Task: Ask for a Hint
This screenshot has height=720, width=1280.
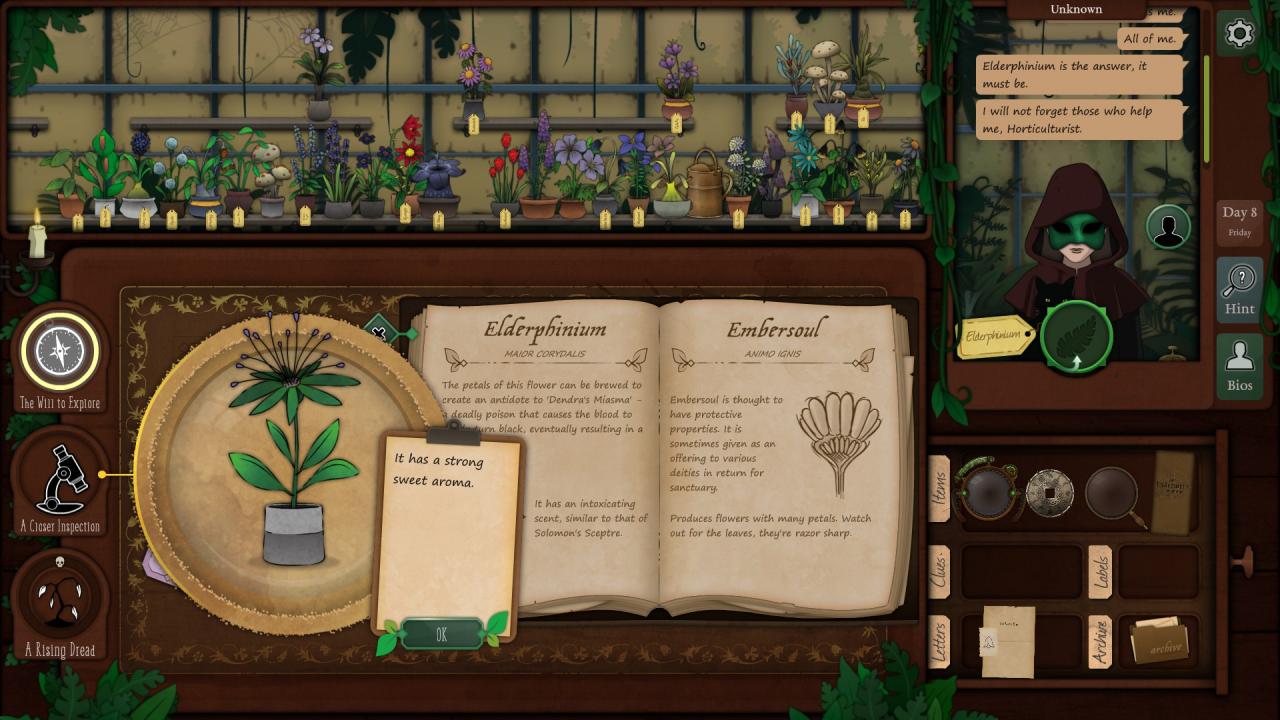Action: point(1239,289)
